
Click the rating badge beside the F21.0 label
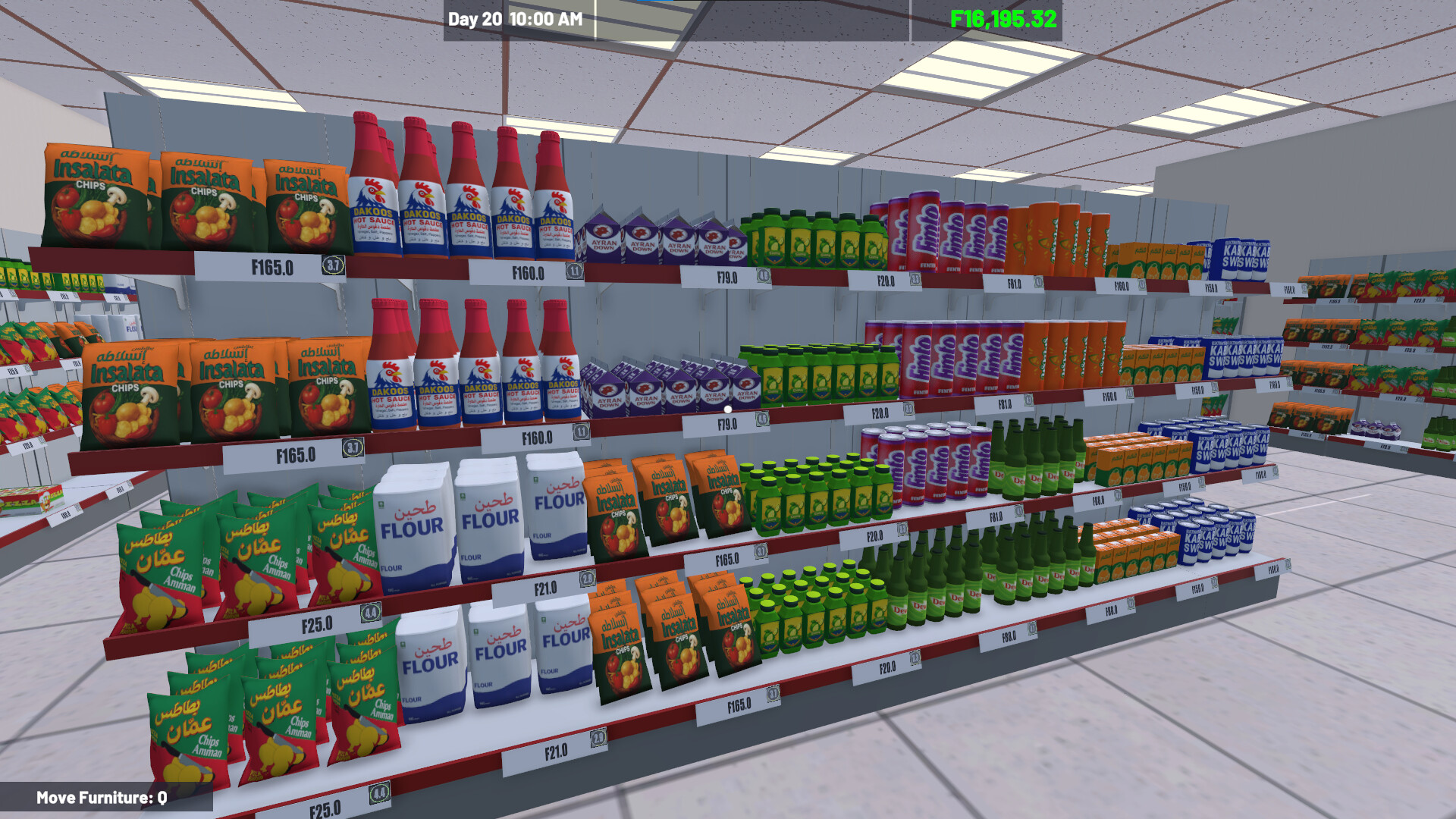586,579
